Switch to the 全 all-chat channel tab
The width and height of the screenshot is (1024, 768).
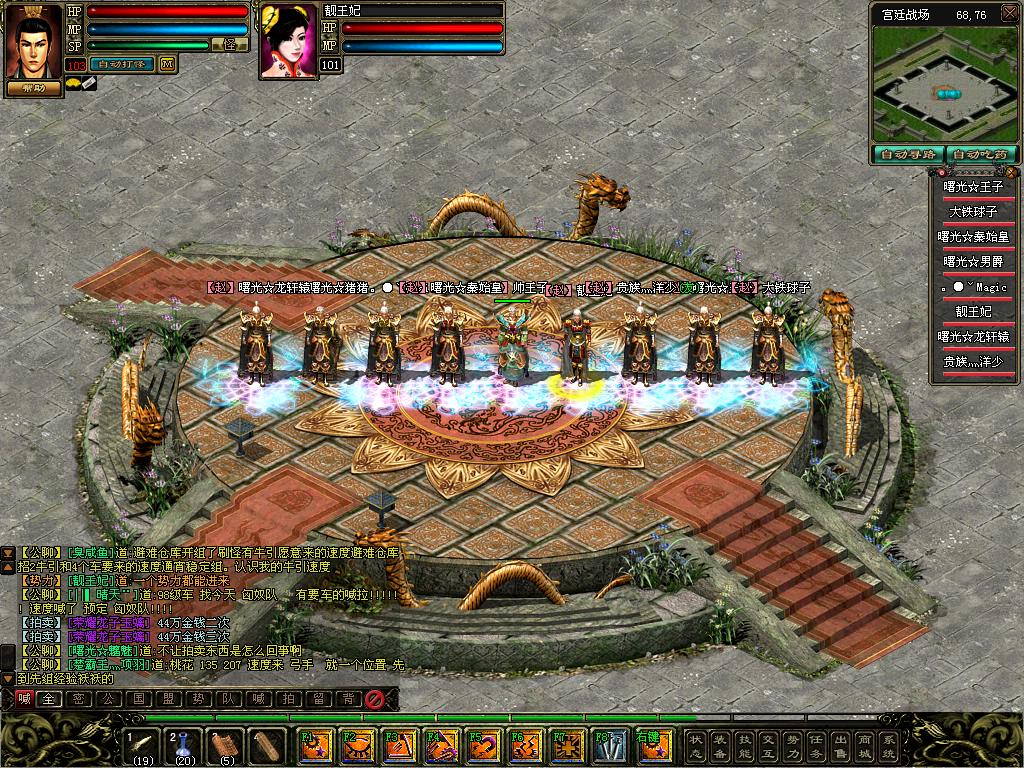click(x=47, y=699)
